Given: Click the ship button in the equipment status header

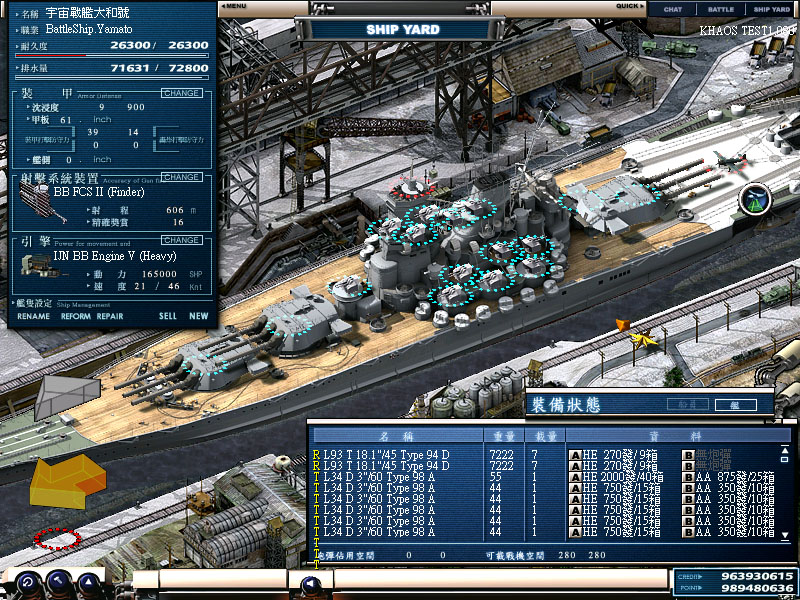Looking at the screenshot, I should coord(735,405).
